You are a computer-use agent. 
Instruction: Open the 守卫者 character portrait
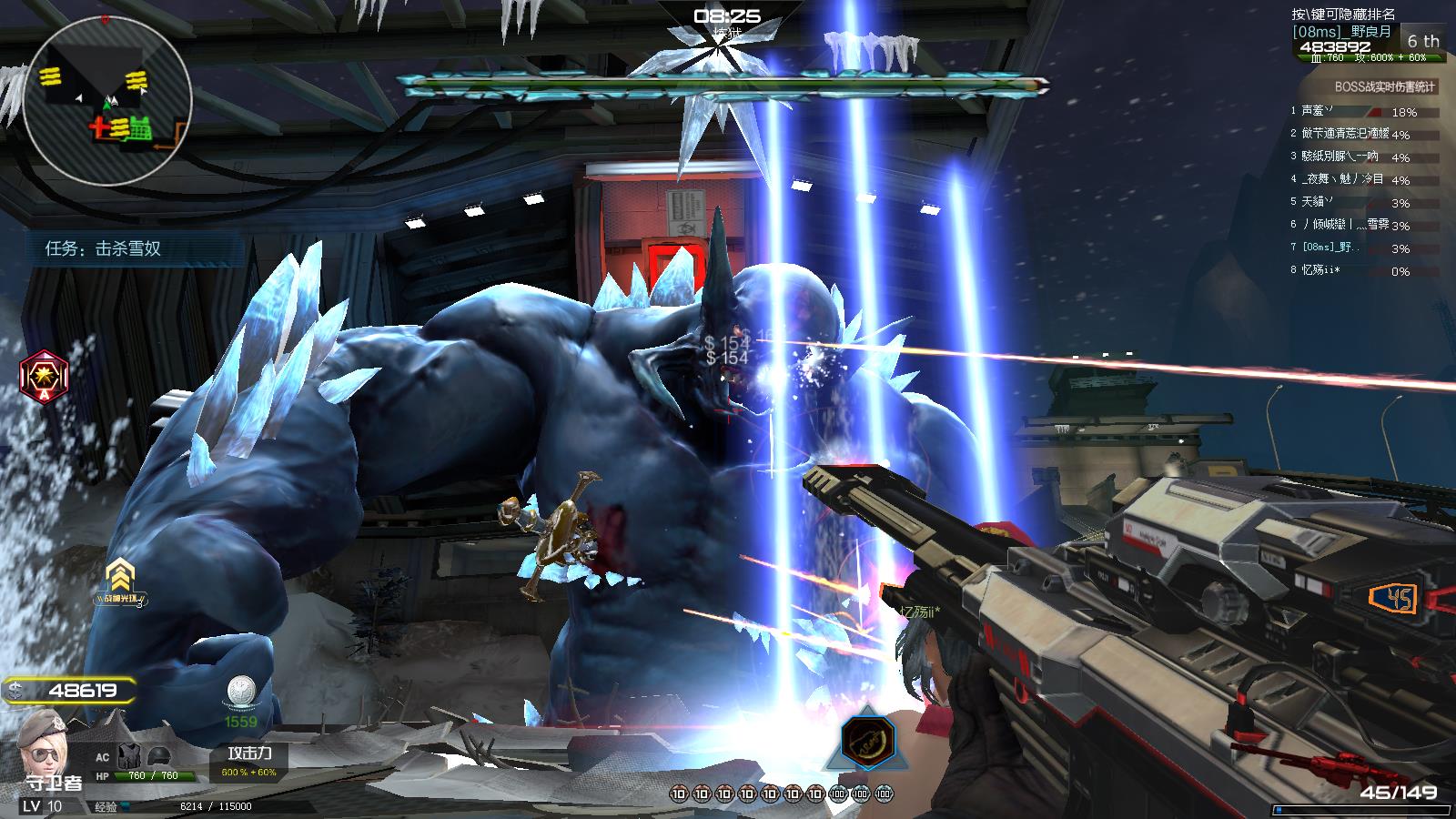coord(43,739)
